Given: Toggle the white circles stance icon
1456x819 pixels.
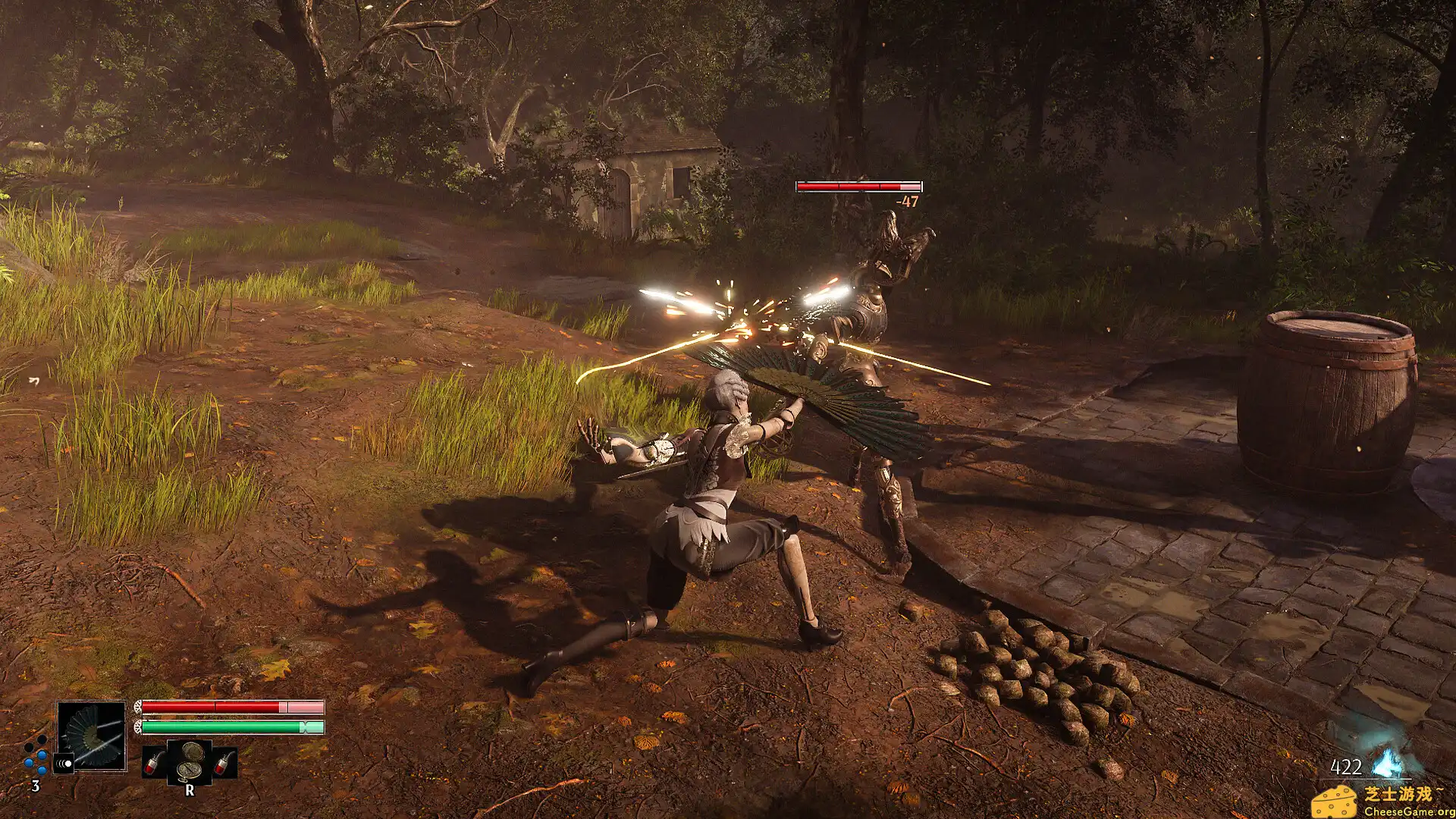Looking at the screenshot, I should tap(64, 764).
